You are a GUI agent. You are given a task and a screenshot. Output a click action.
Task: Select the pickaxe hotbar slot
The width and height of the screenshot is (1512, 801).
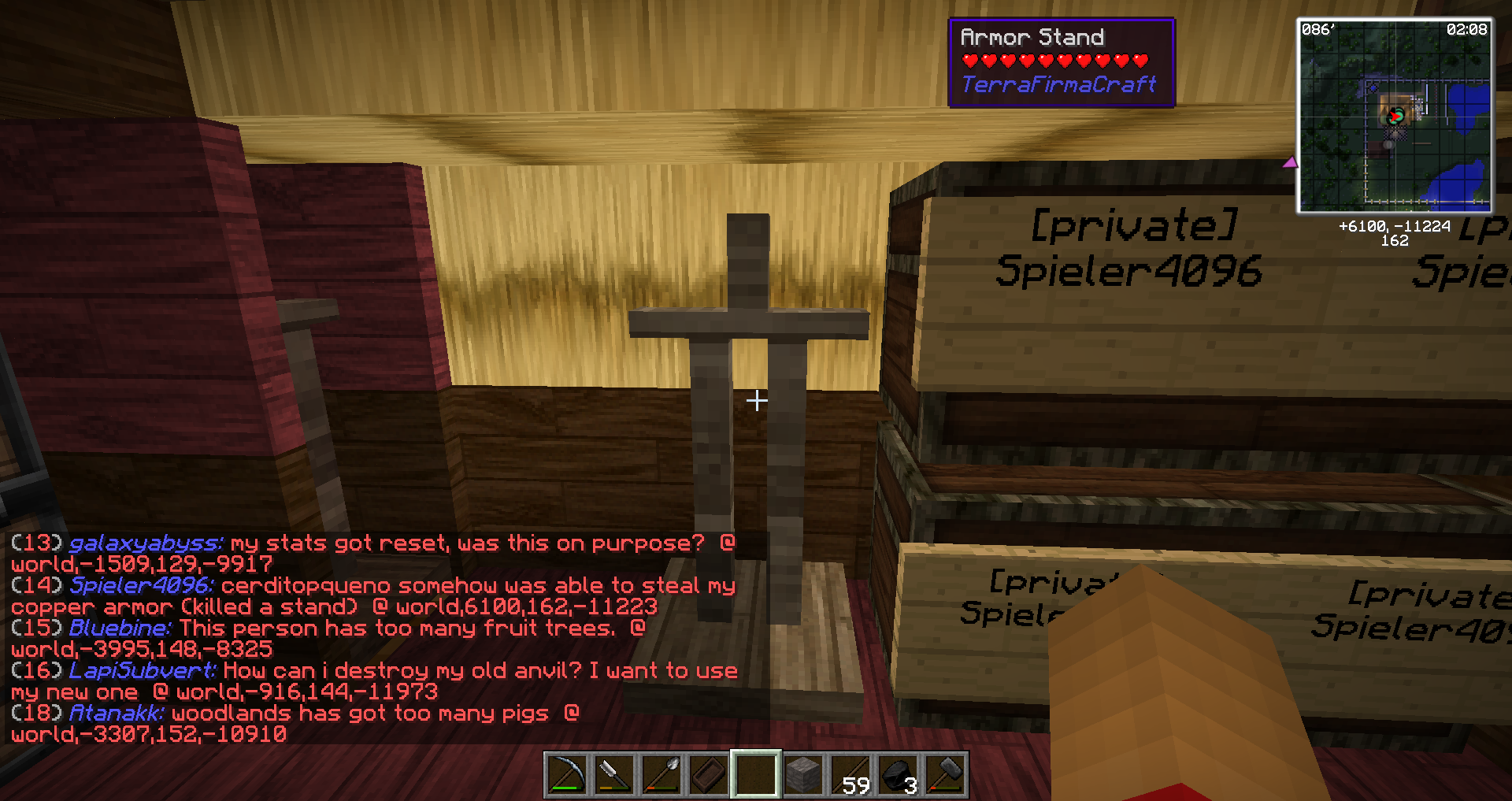[x=565, y=776]
